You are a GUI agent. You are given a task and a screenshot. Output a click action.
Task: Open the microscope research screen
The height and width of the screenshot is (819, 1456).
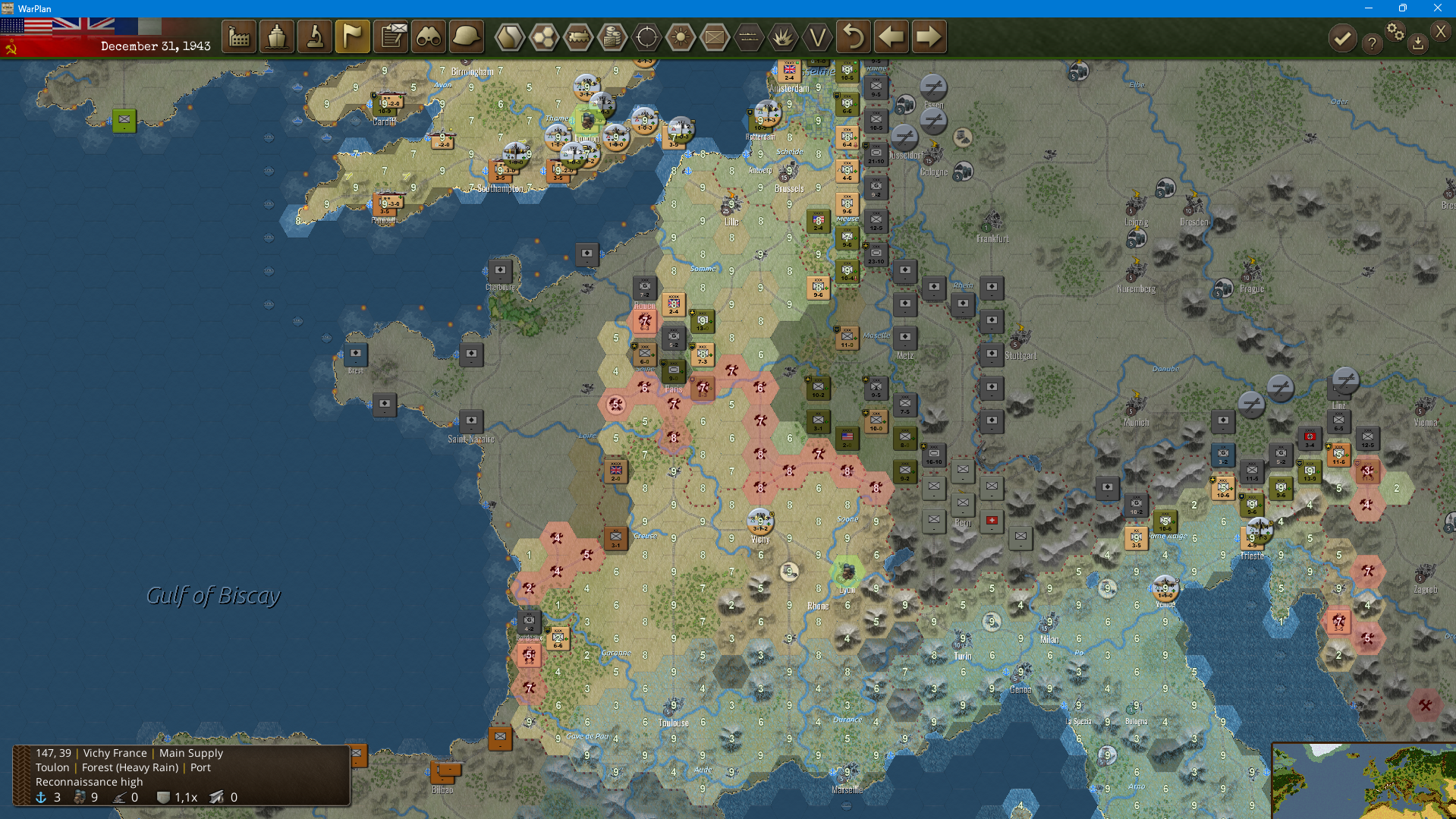pyautogui.click(x=315, y=36)
